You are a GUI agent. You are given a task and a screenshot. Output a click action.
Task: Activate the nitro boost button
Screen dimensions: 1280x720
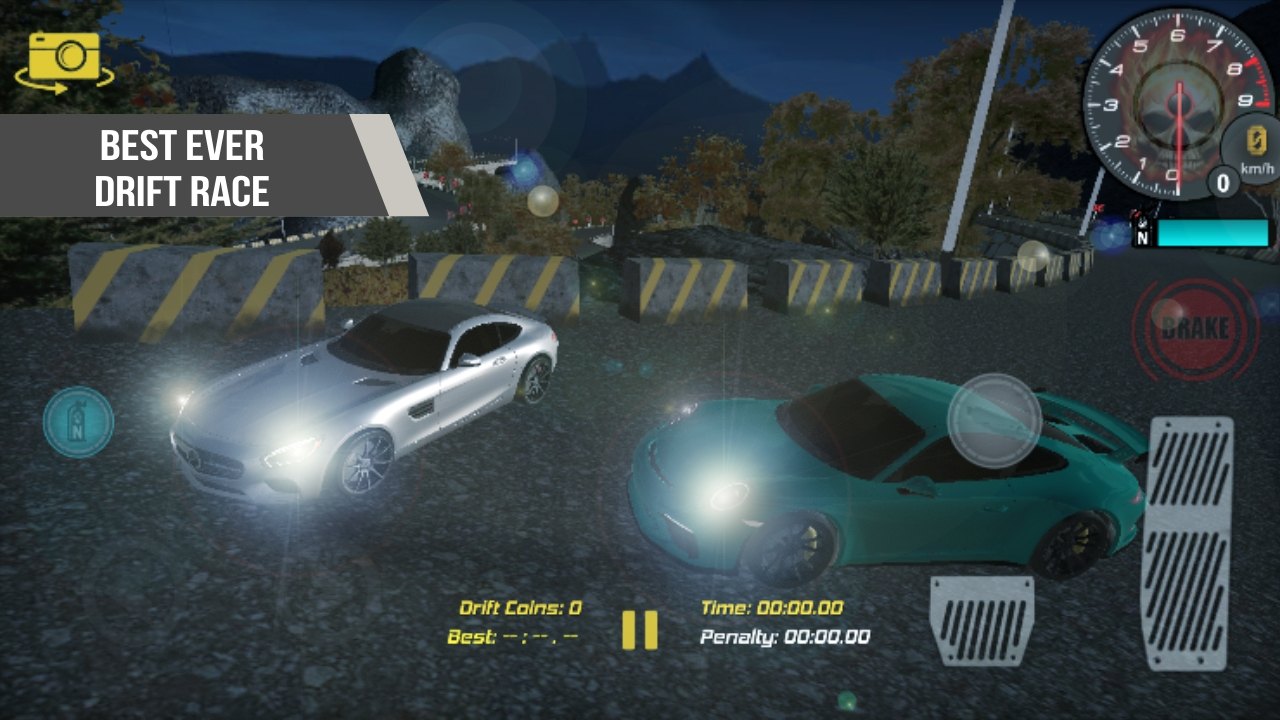coord(78,423)
